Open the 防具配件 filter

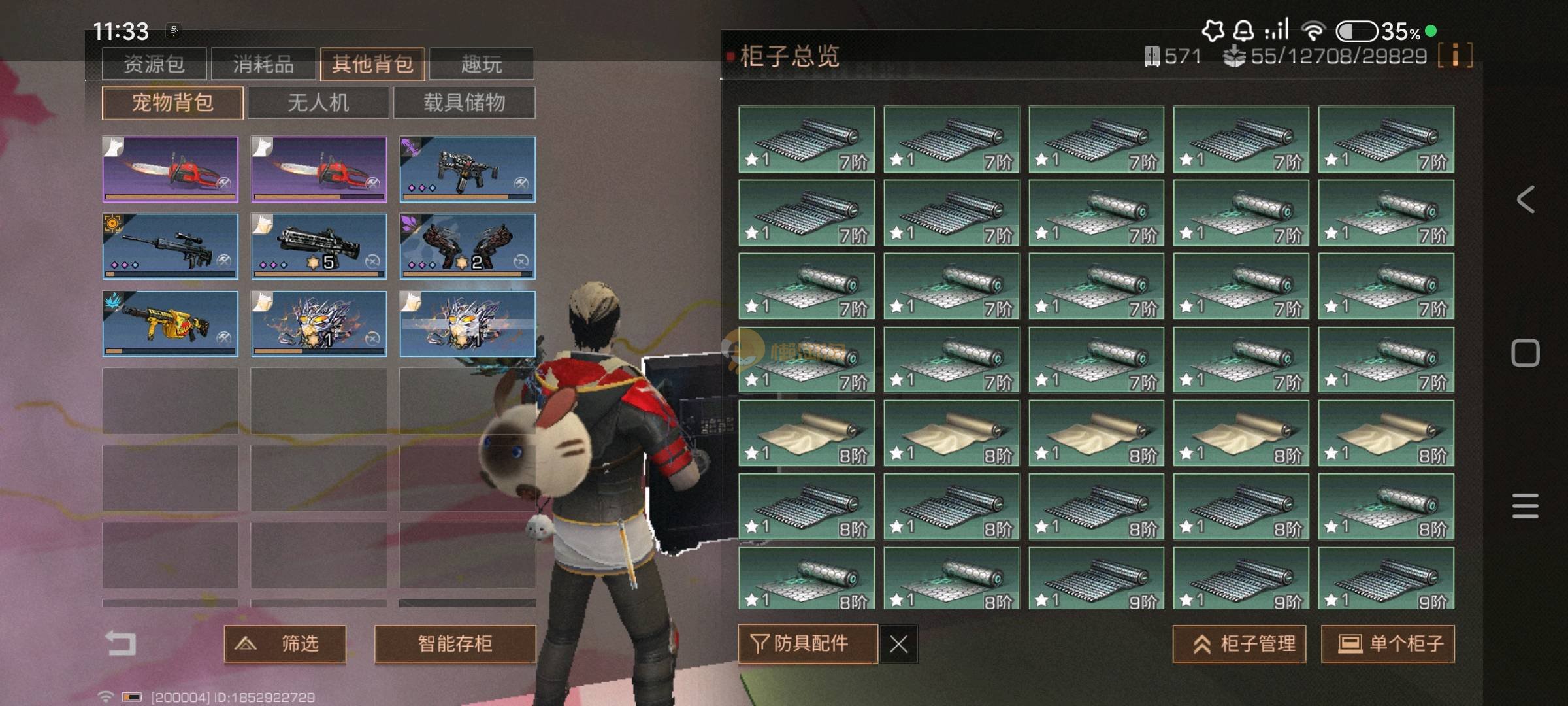point(808,644)
